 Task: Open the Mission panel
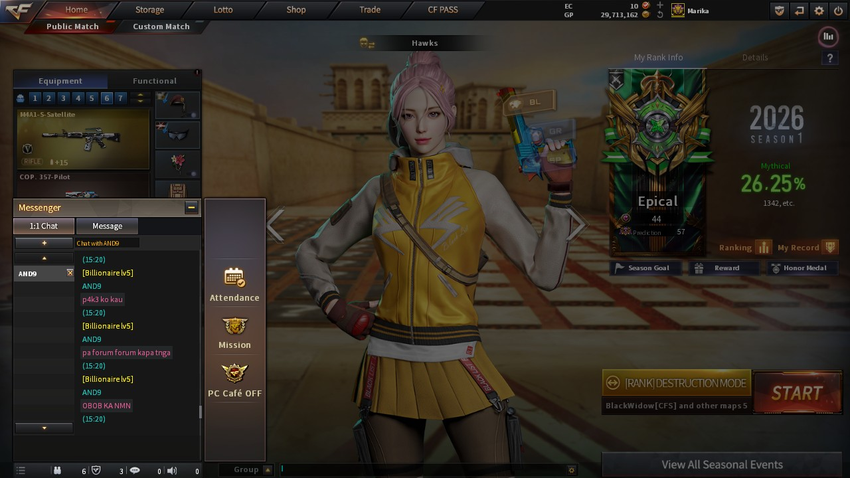click(234, 332)
